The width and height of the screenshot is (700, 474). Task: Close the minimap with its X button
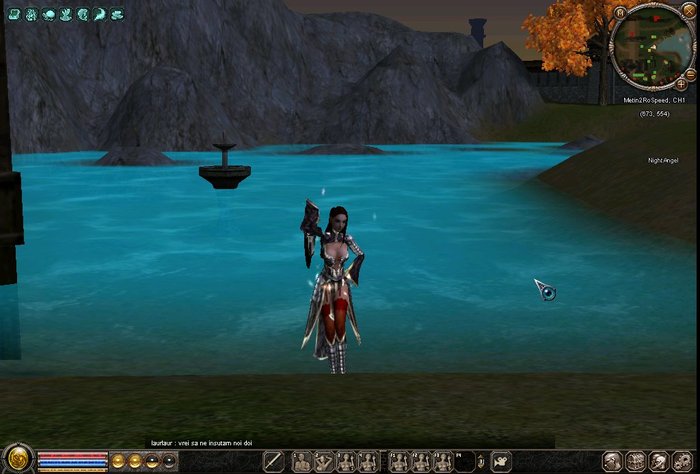pyautogui.click(x=687, y=12)
